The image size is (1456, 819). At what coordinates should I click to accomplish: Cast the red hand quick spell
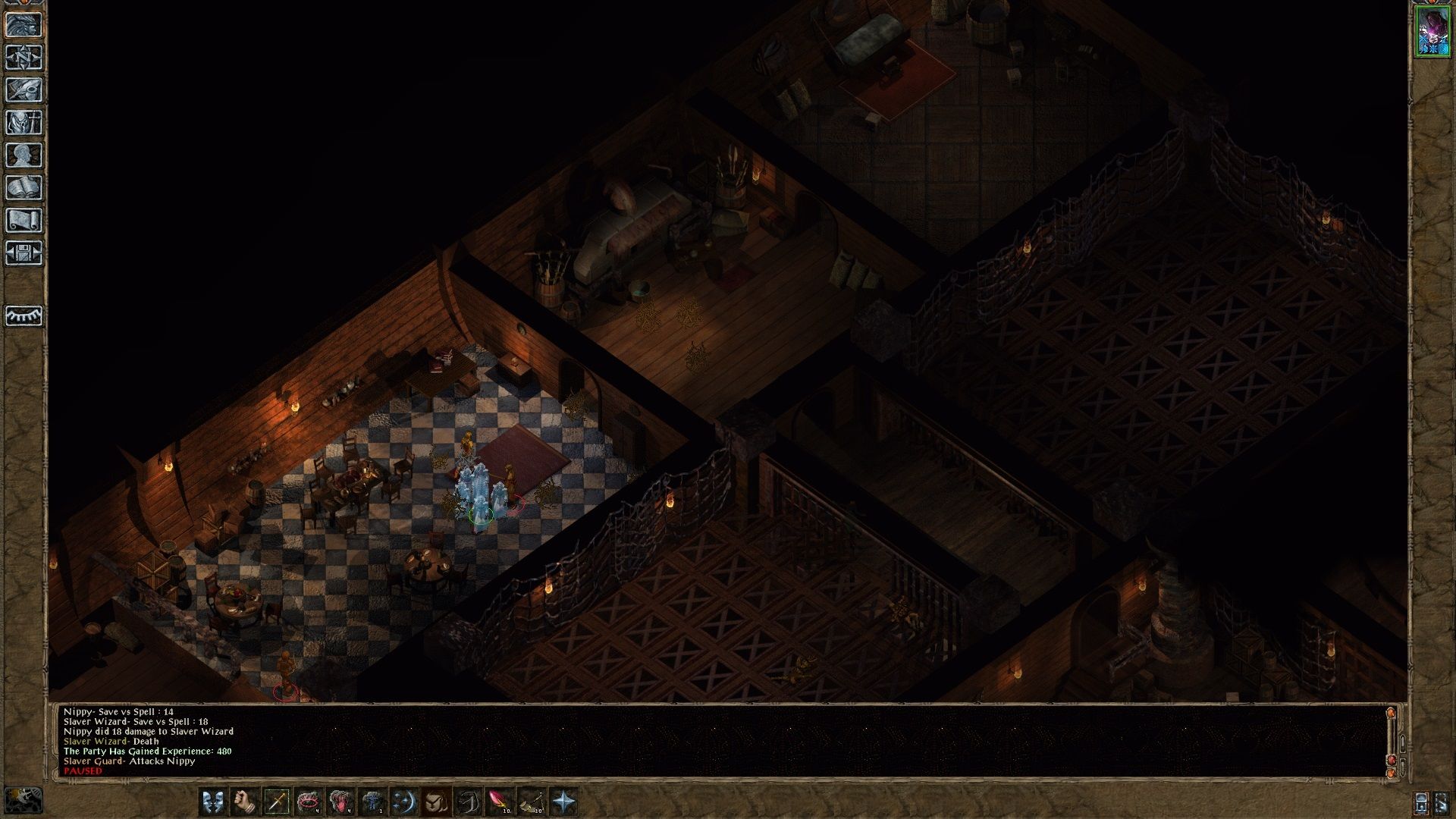click(340, 802)
